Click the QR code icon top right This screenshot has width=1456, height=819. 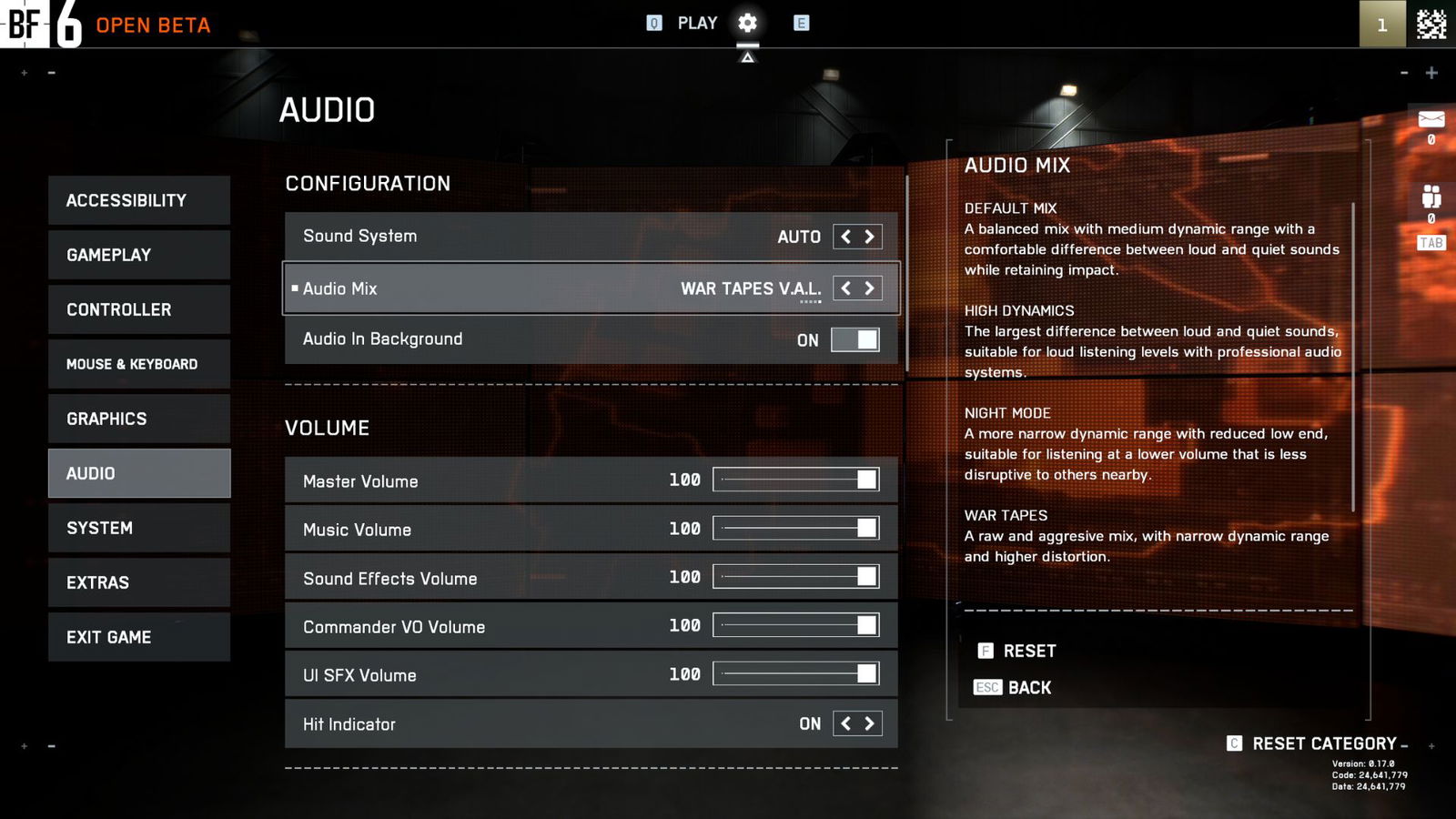click(1433, 25)
